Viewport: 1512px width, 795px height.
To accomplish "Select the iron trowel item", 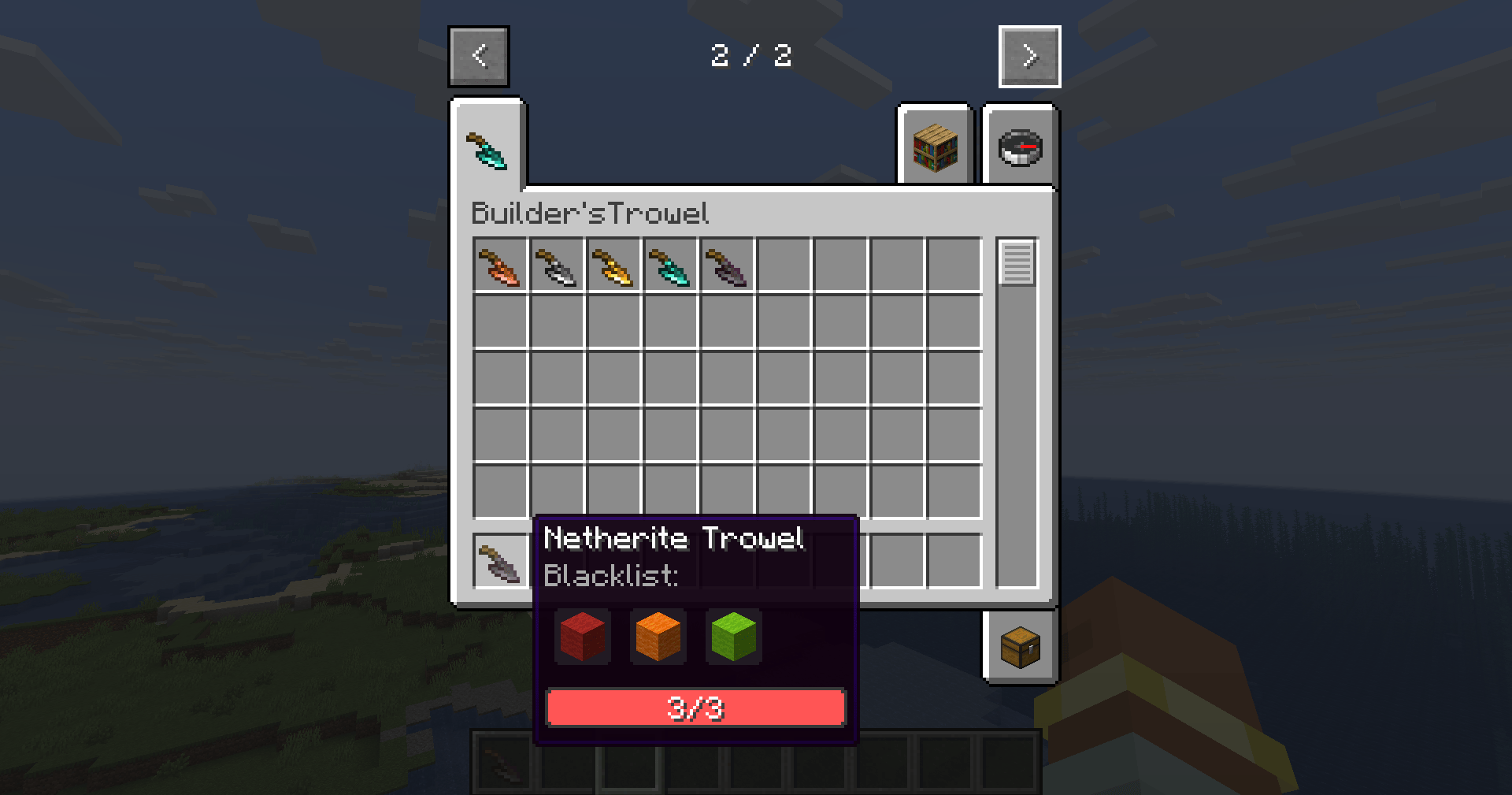I will [556, 266].
